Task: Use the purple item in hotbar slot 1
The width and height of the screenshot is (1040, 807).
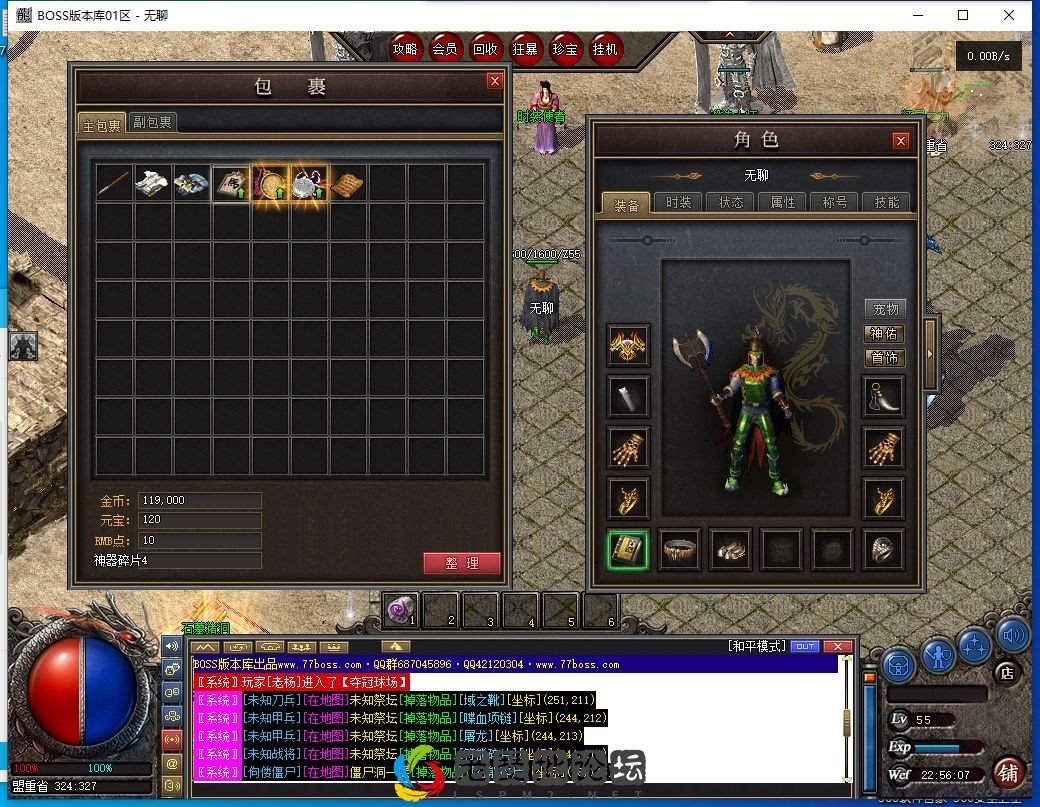Action: (x=400, y=608)
